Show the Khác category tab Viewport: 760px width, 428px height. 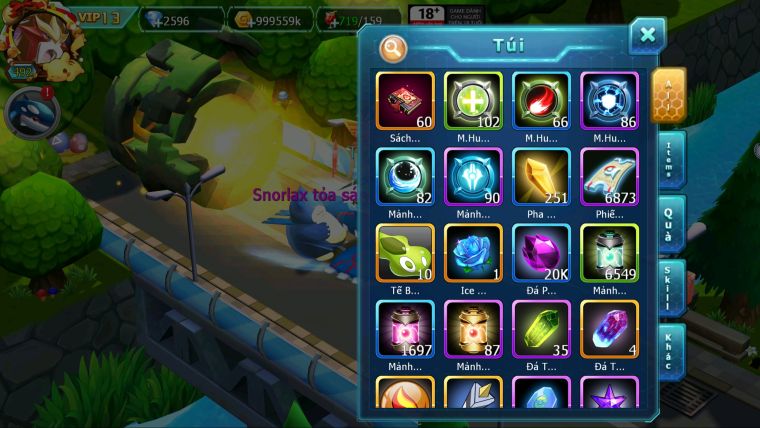tap(668, 352)
